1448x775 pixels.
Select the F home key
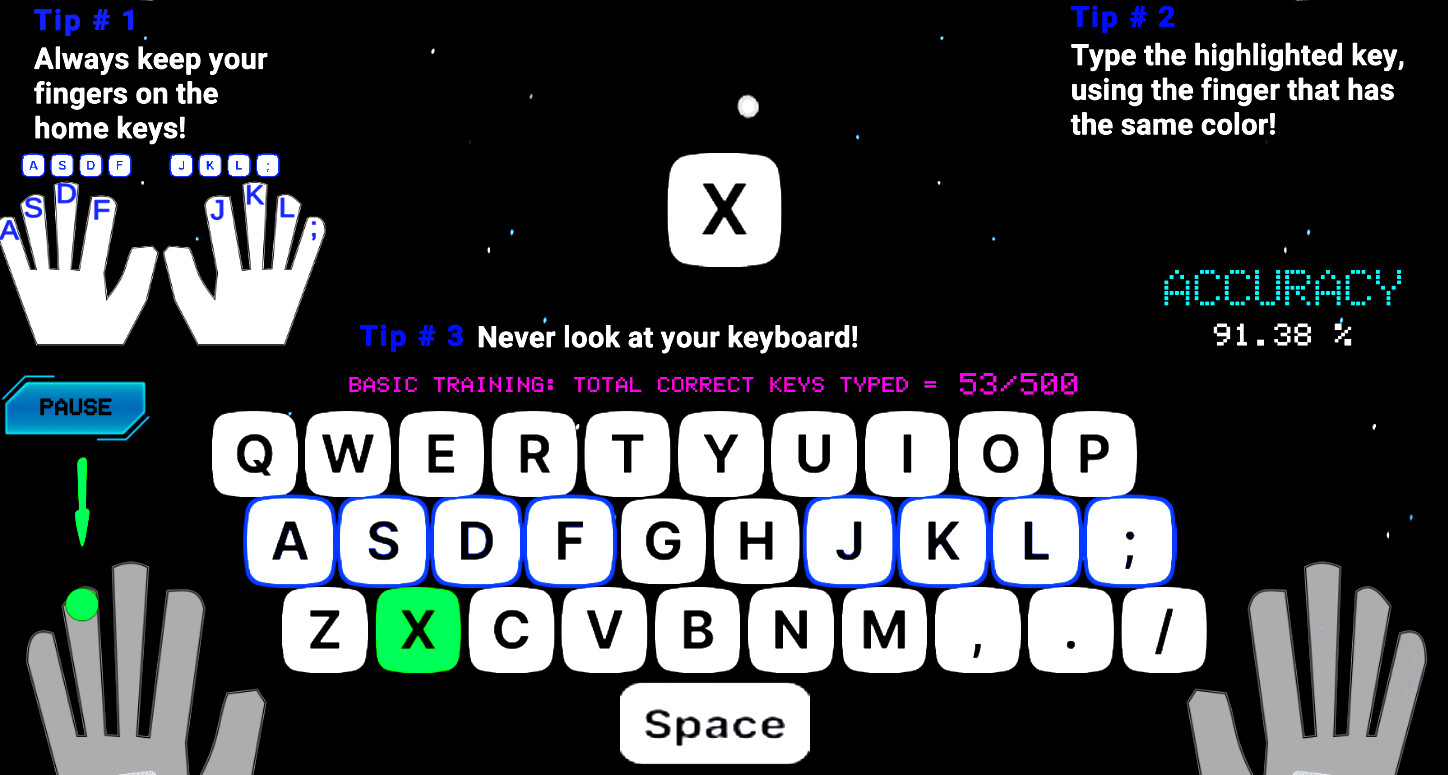tap(570, 543)
